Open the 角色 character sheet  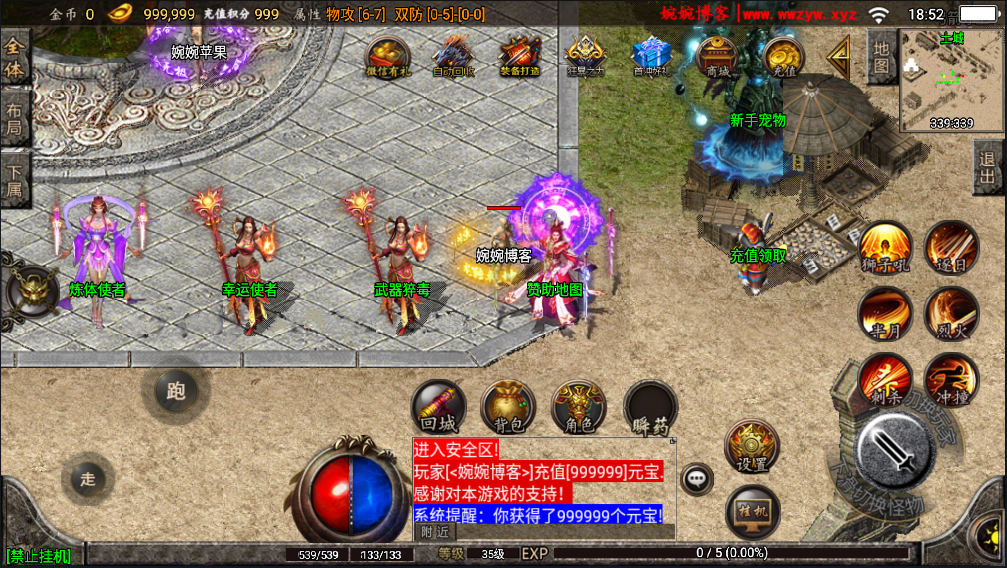[579, 408]
